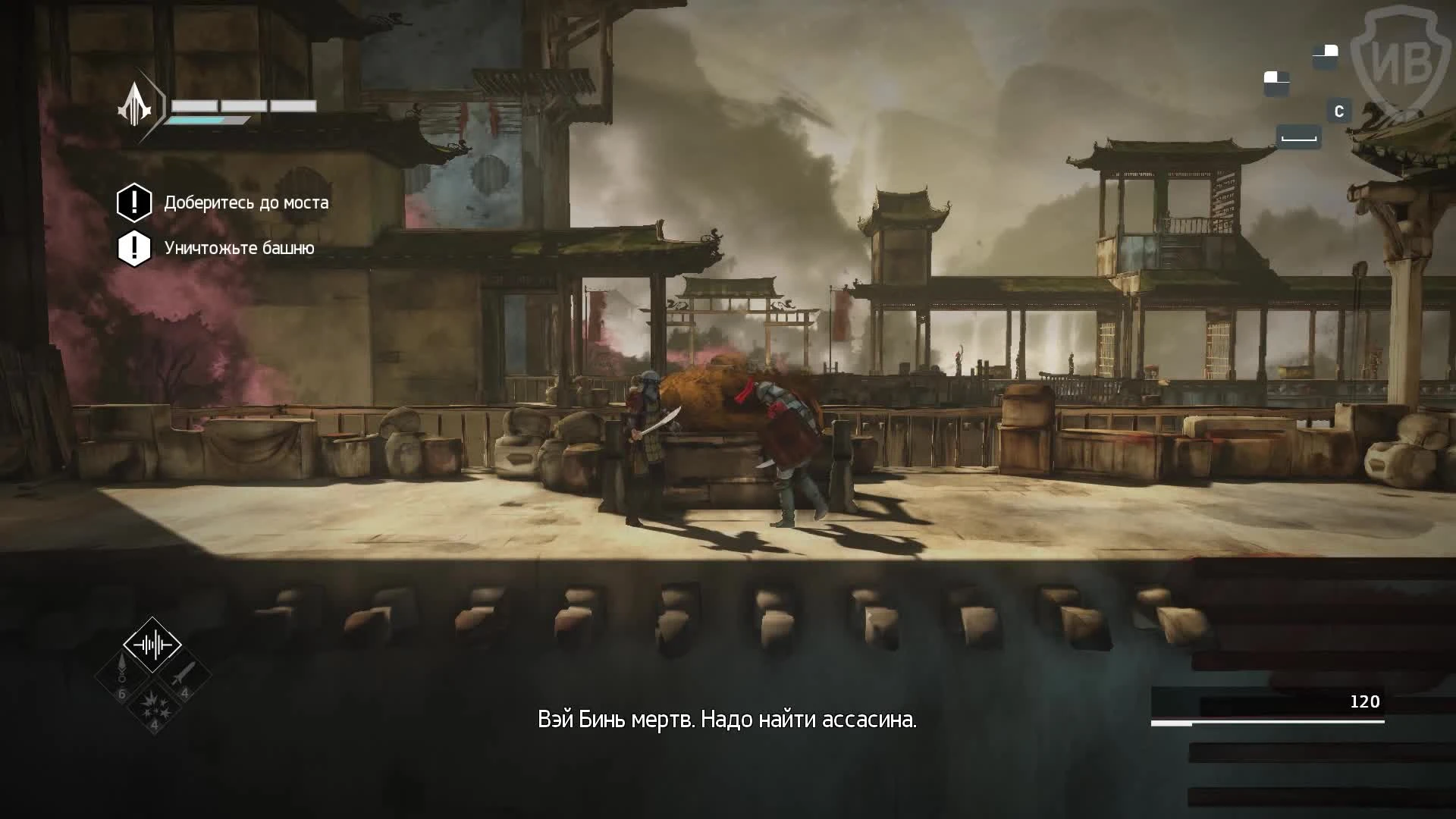Click the hexagonal icon for 'Уничтожьте башню'
The height and width of the screenshot is (819, 1456).
133,246
